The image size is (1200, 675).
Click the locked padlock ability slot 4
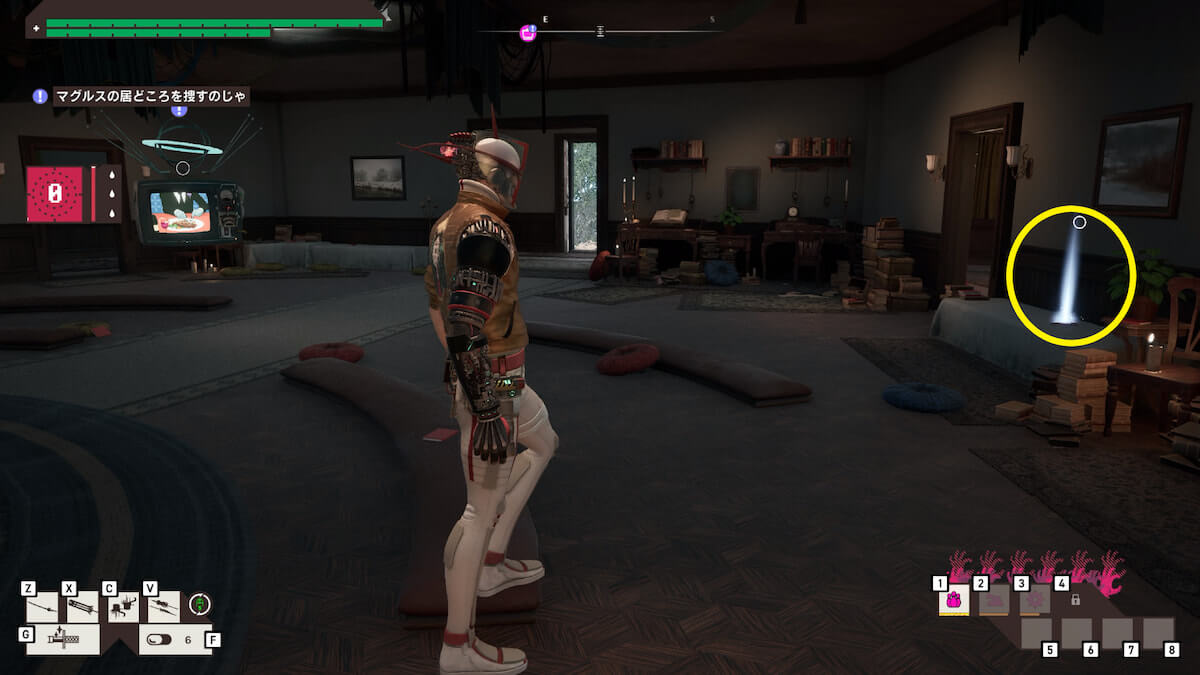[1075, 600]
